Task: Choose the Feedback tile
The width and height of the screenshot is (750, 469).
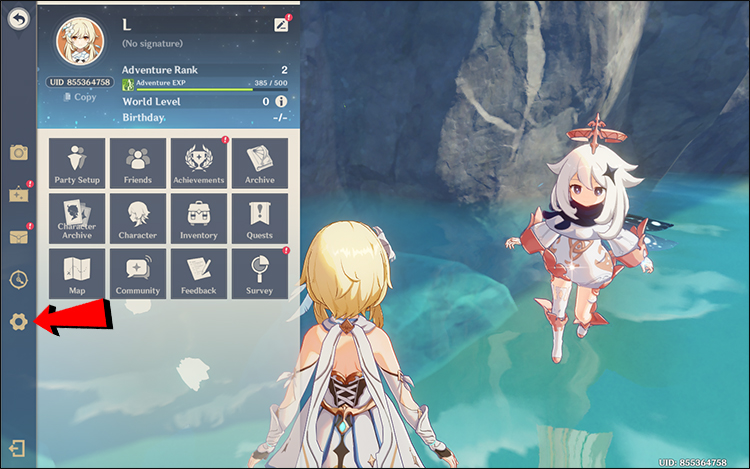Action: (199, 274)
